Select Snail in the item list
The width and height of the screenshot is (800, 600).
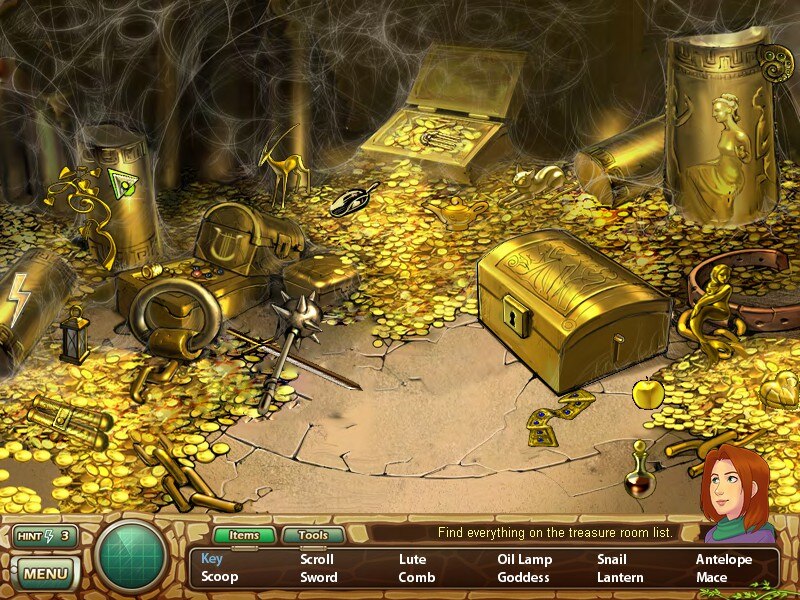[x=612, y=559]
